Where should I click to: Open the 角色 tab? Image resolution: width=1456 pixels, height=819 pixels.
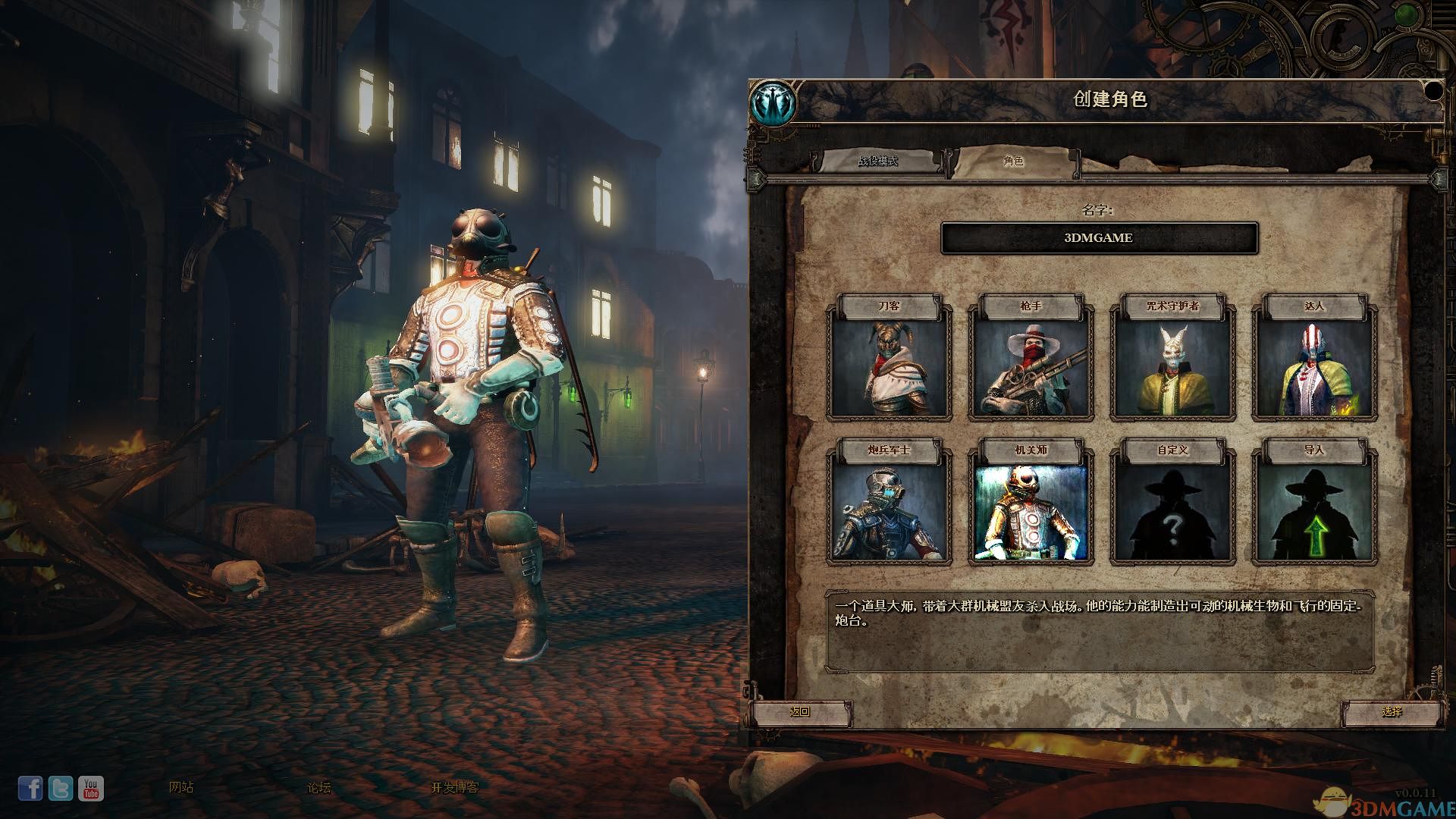[1013, 162]
